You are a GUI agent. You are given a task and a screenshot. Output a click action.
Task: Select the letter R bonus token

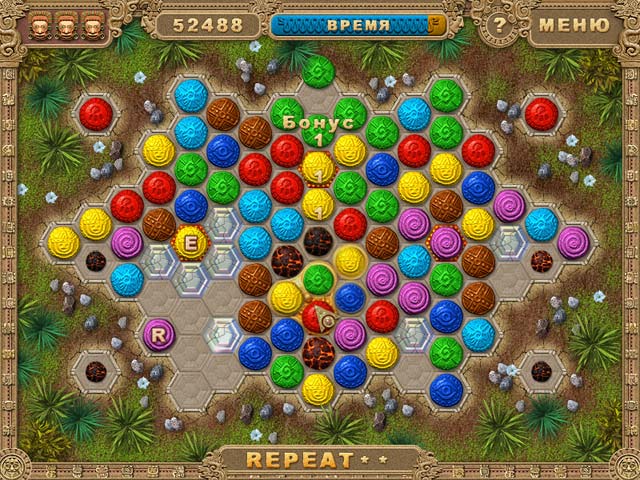pyautogui.click(x=158, y=334)
